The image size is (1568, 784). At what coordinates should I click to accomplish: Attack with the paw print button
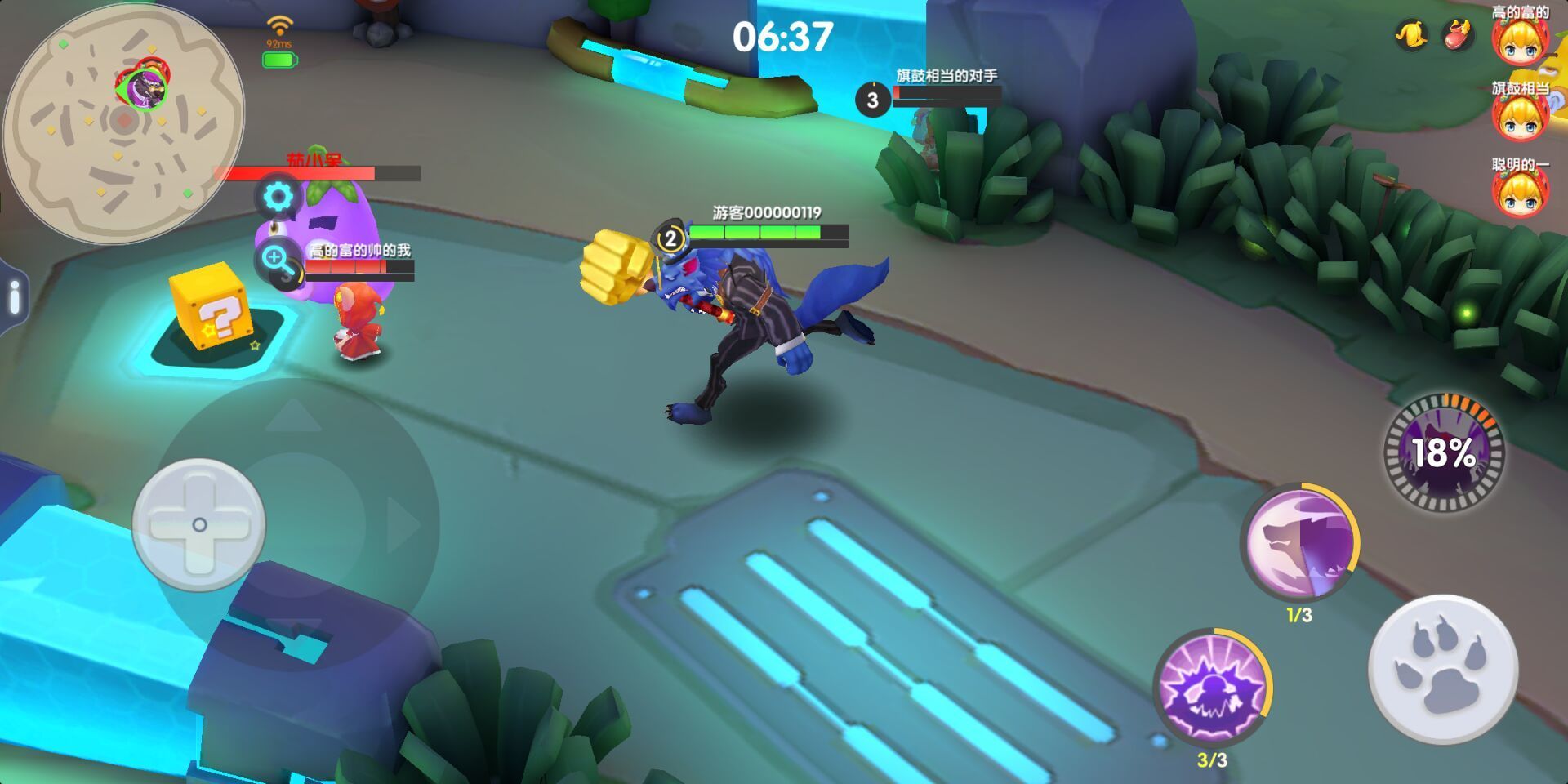1442,670
